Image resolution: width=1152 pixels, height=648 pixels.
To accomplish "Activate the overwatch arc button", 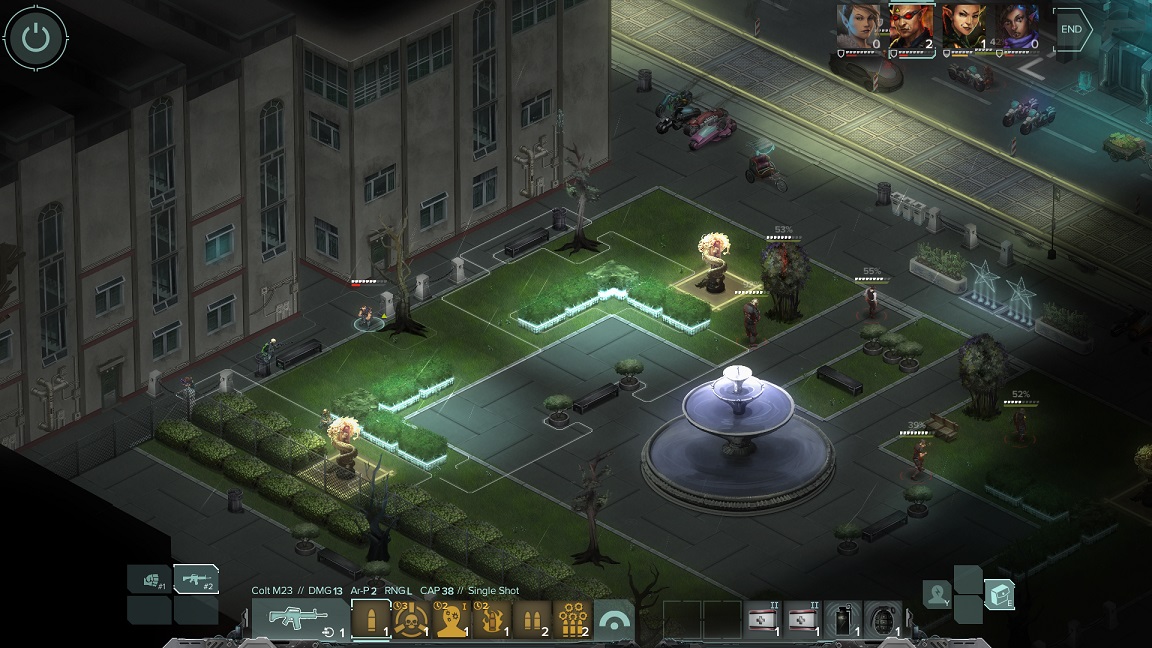I will pos(617,621).
